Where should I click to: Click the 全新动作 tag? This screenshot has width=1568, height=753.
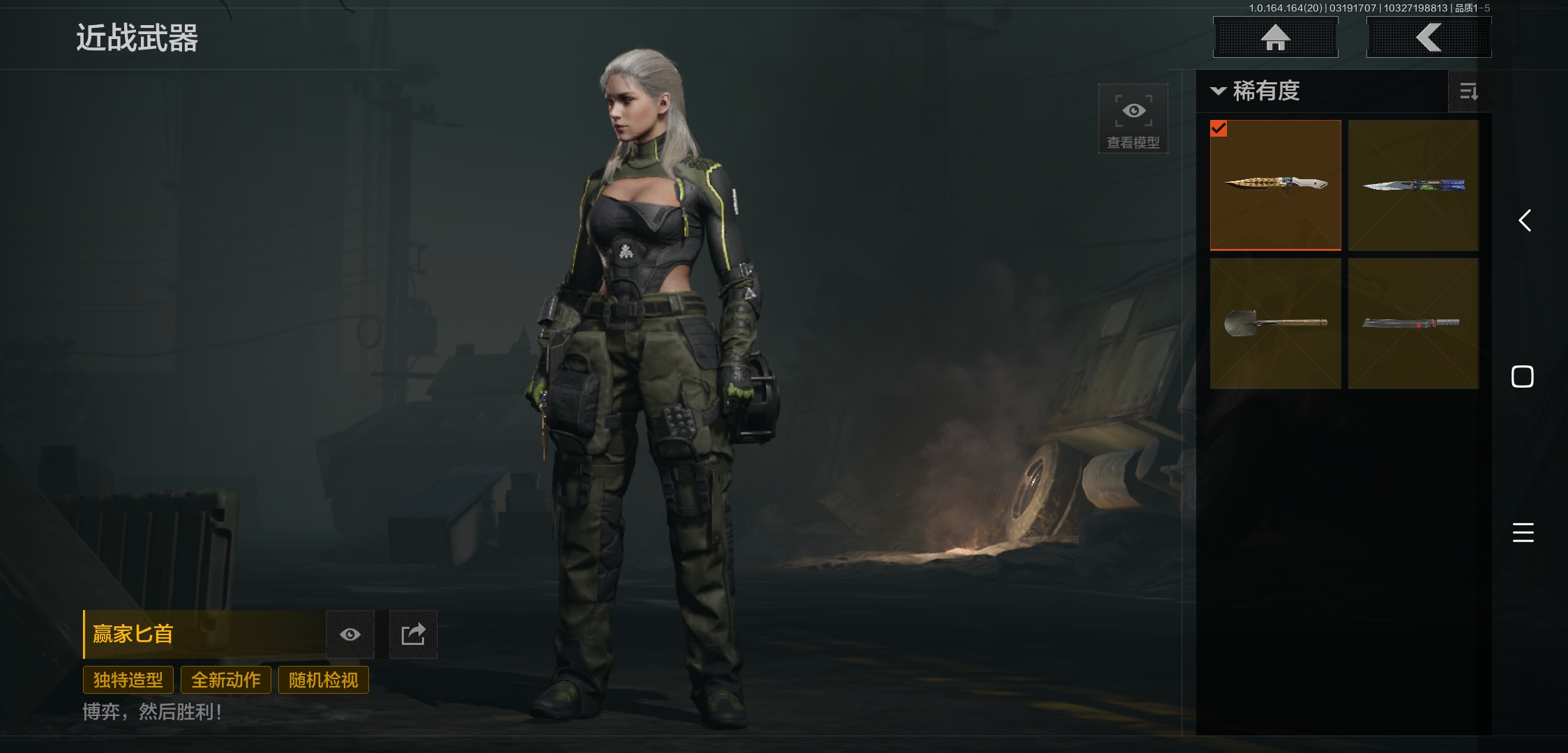226,680
